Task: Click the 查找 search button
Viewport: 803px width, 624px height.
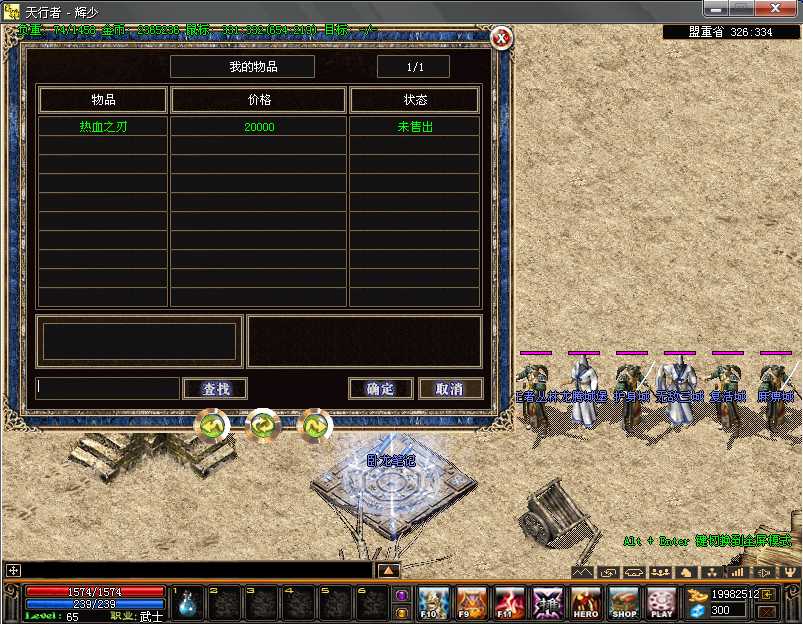Action: click(215, 389)
